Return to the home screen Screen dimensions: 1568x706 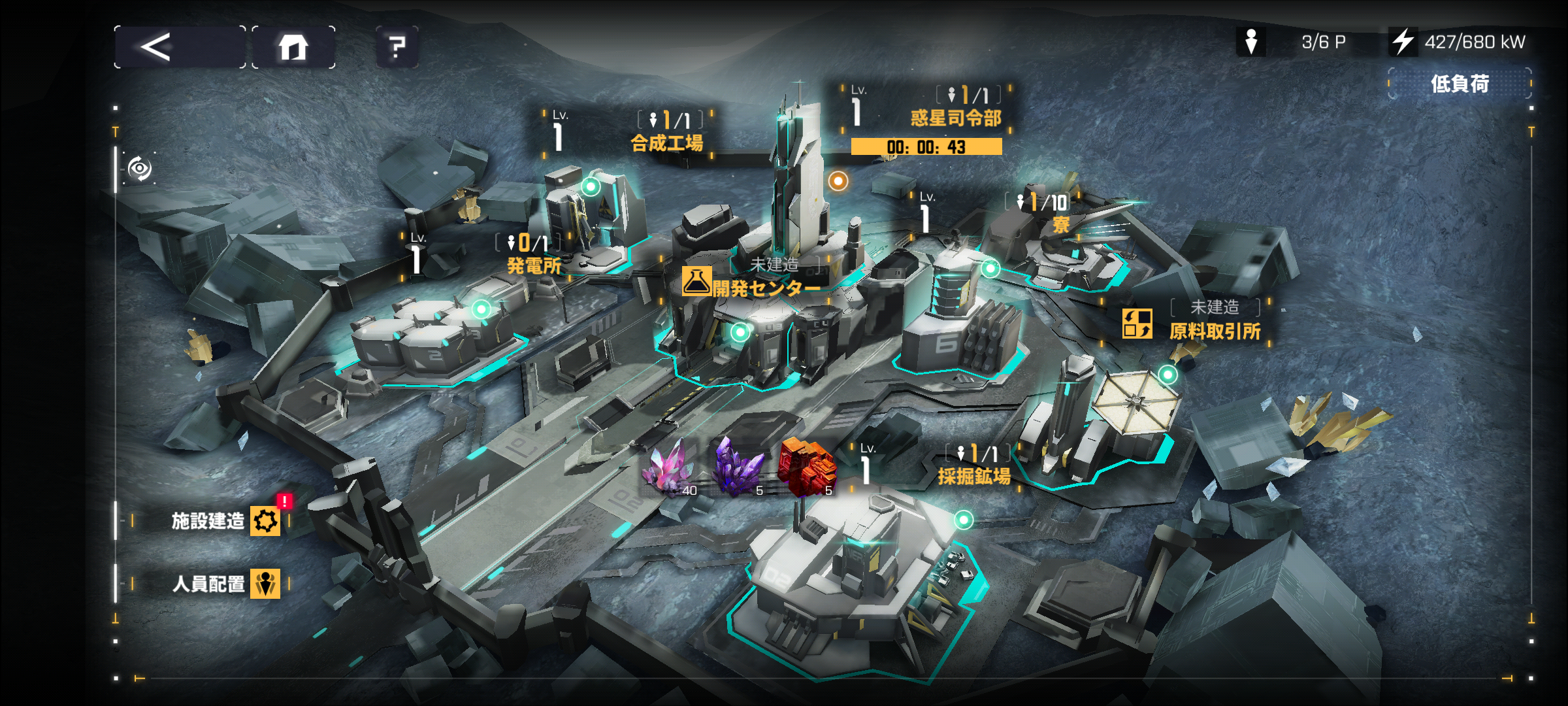(293, 47)
